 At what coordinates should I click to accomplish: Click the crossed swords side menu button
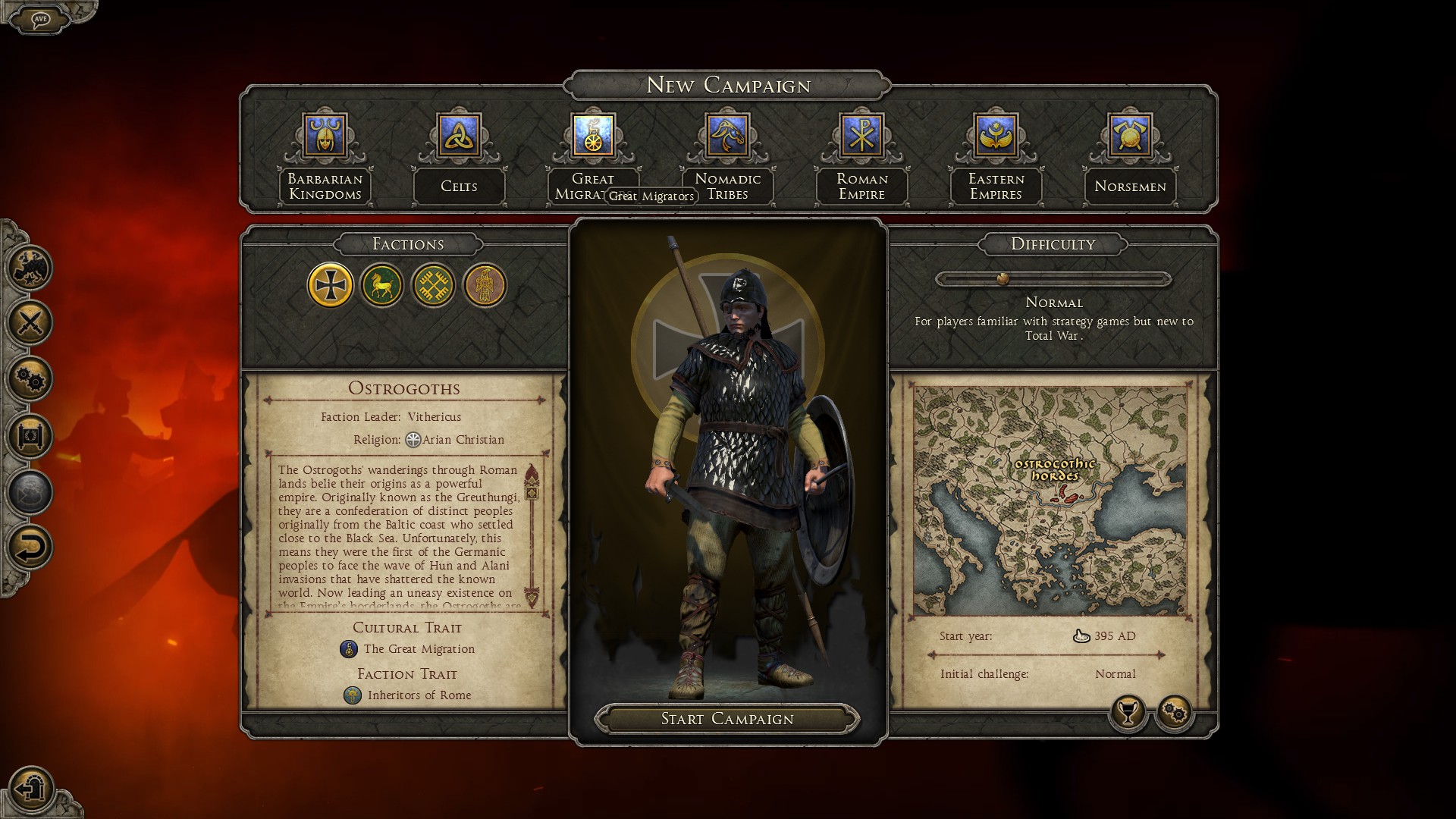tap(30, 323)
